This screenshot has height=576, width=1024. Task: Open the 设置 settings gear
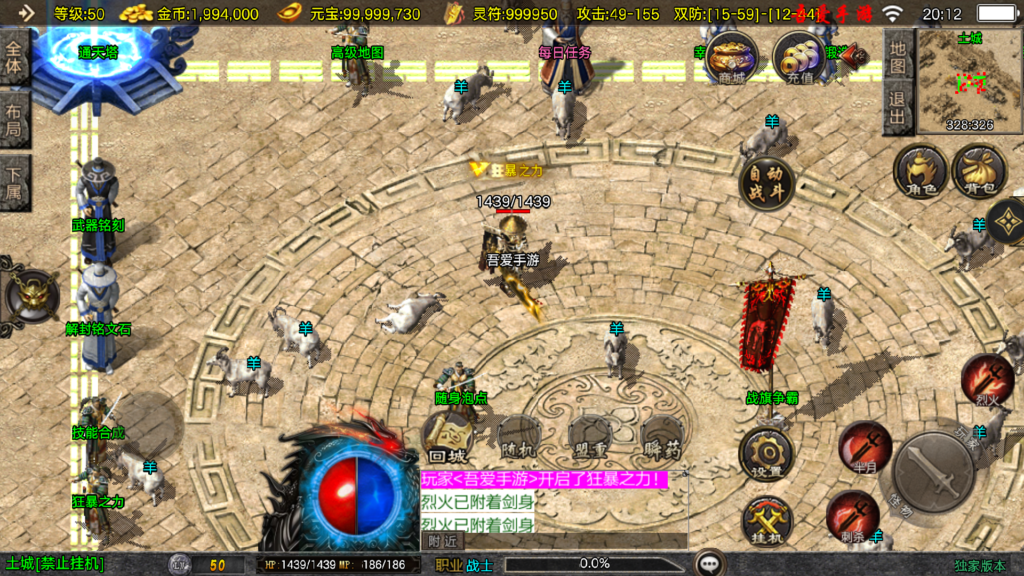pyautogui.click(x=766, y=455)
